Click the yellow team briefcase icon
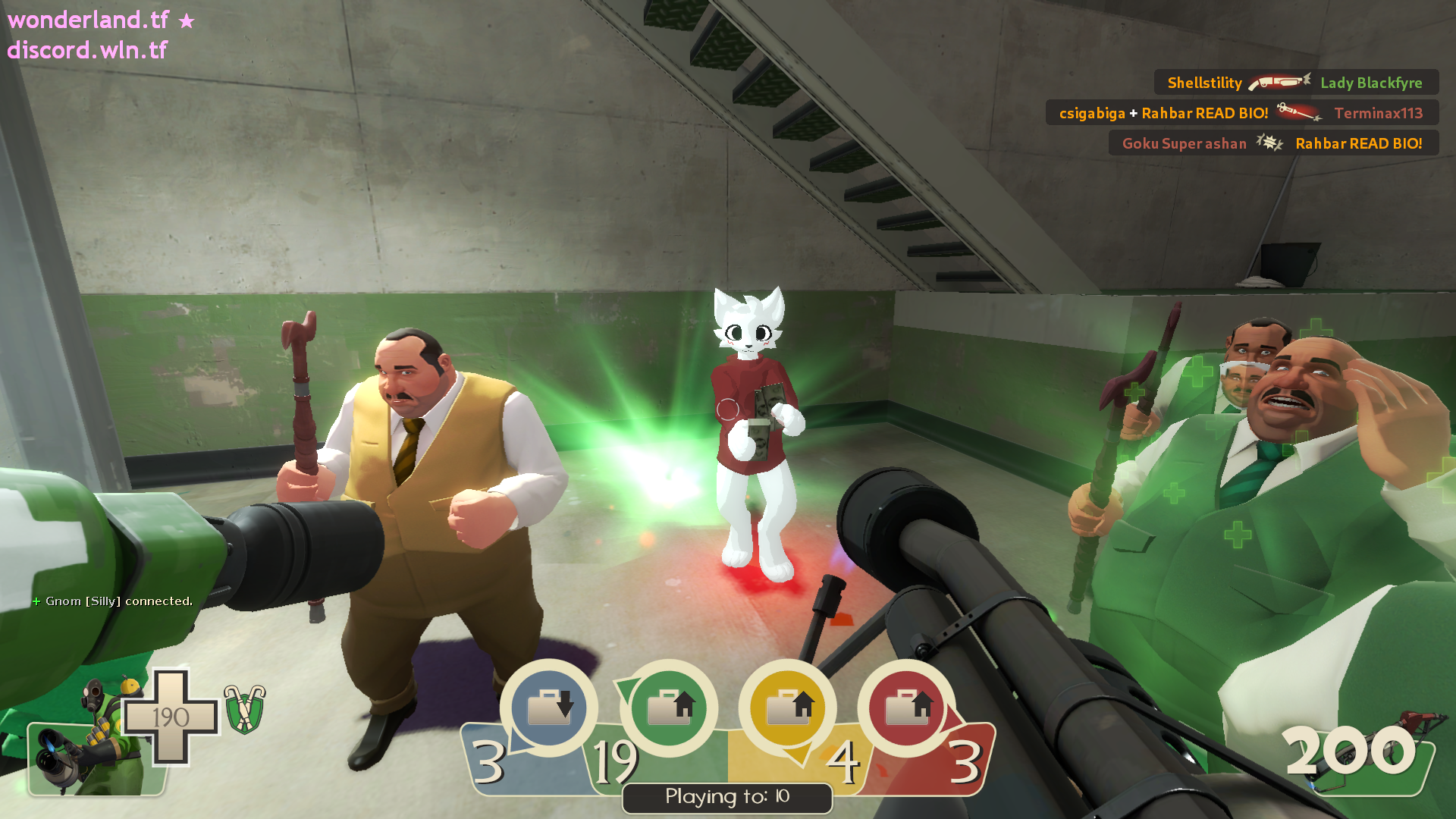Viewport: 1456px width, 819px height. tap(787, 708)
